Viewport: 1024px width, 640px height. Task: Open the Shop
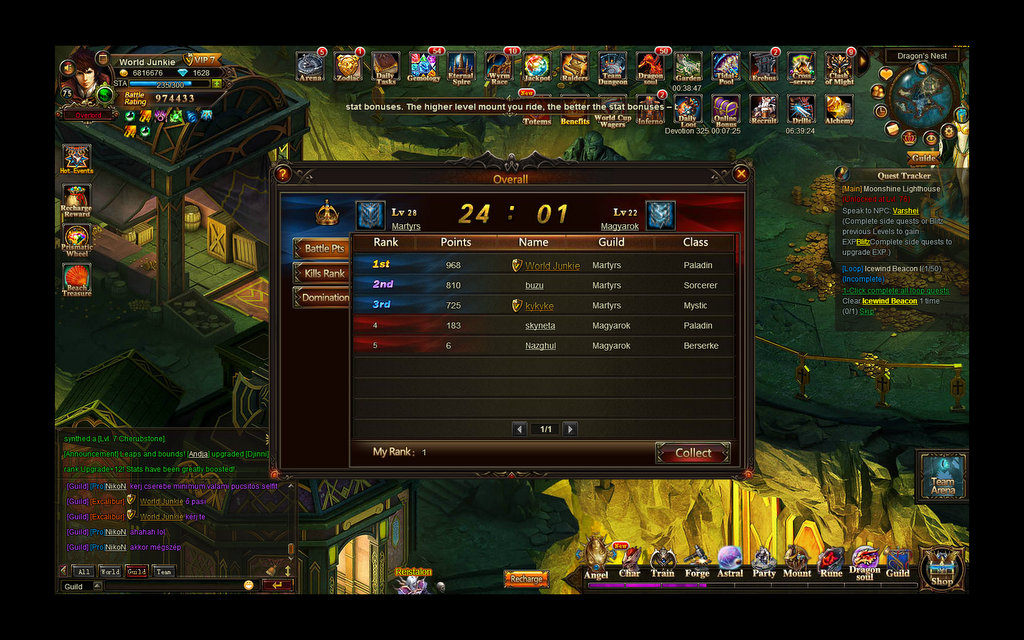941,568
